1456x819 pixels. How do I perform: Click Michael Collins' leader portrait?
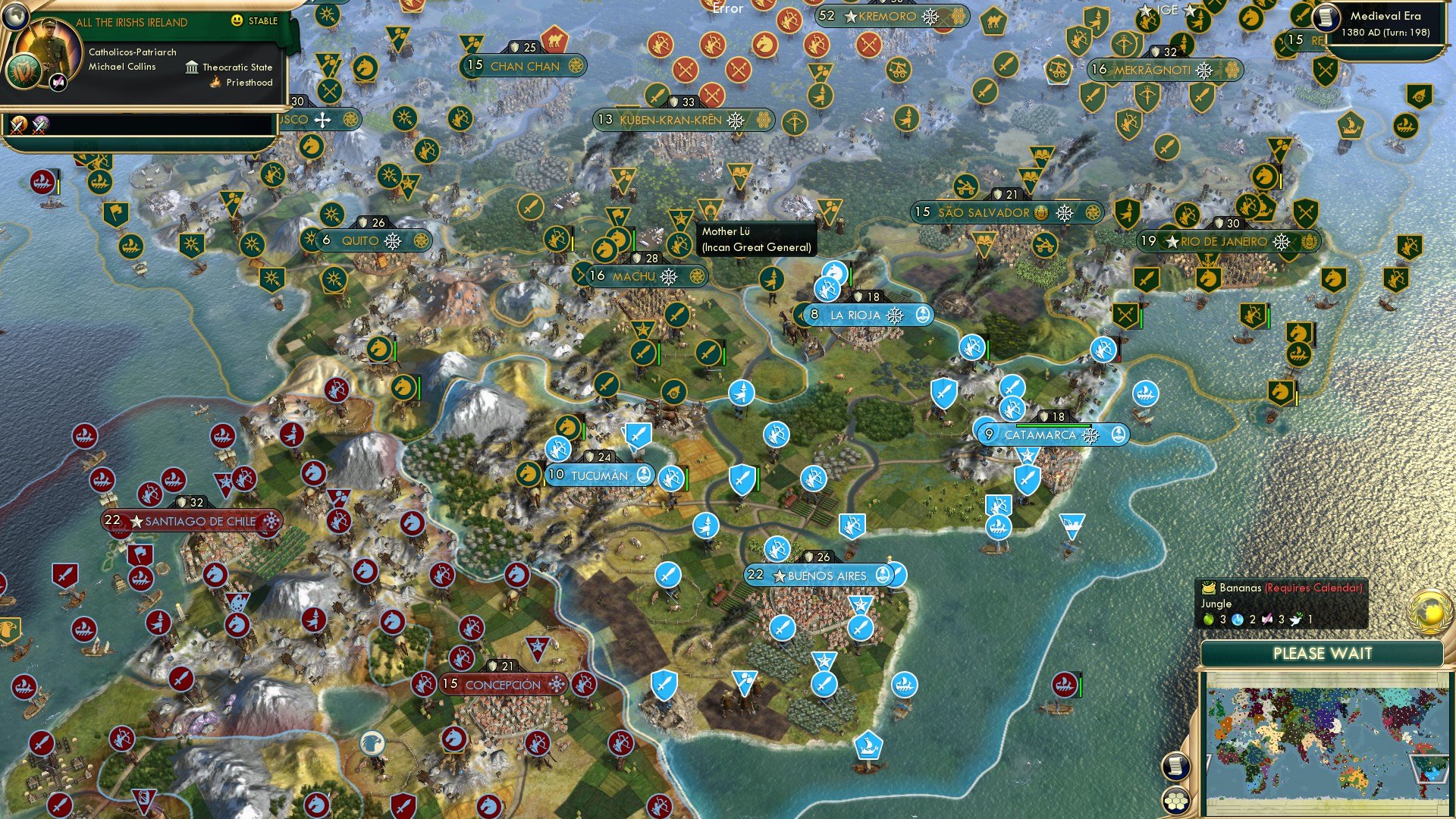point(49,44)
